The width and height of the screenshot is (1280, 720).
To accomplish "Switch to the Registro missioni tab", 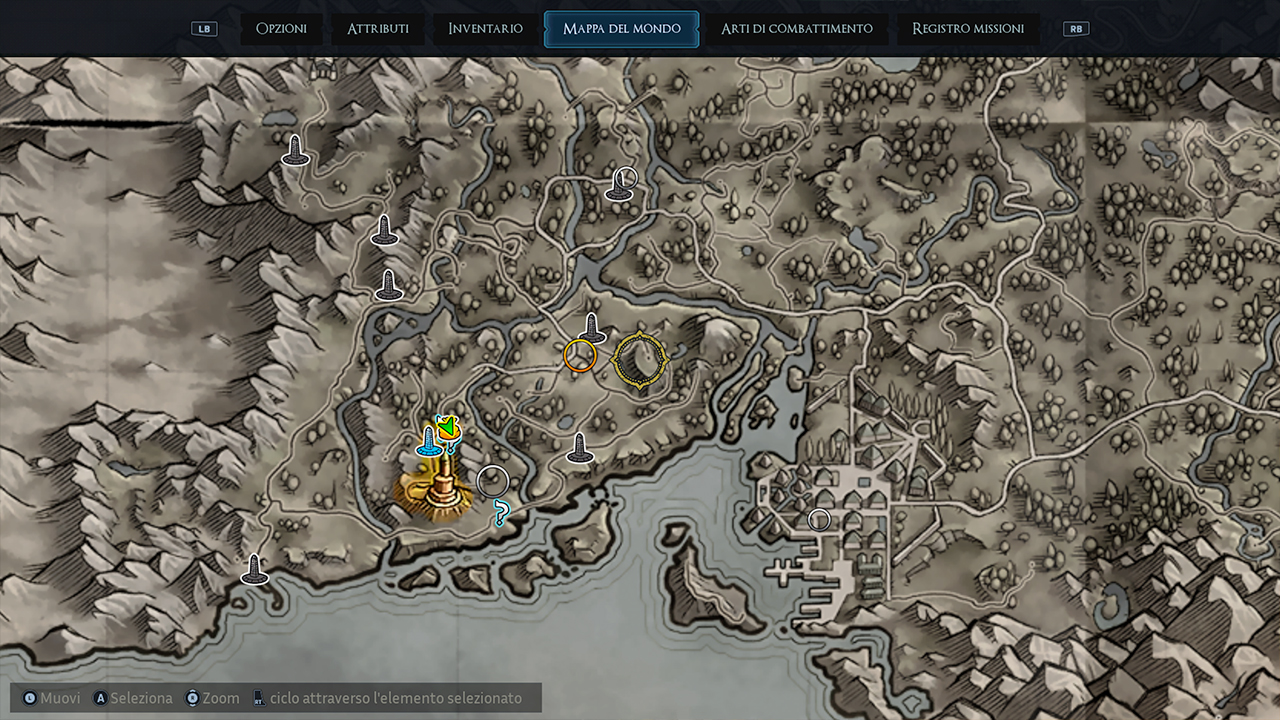I will [x=967, y=29].
